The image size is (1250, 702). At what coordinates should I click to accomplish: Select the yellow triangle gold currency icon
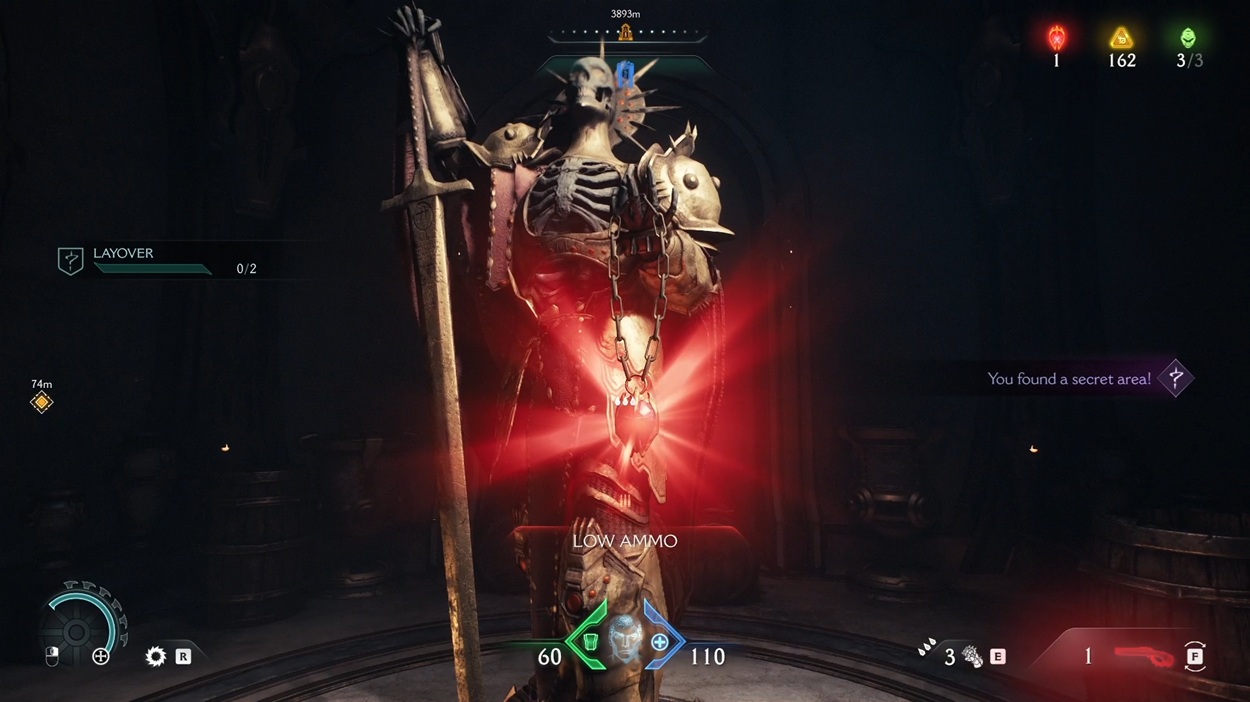pos(1121,39)
